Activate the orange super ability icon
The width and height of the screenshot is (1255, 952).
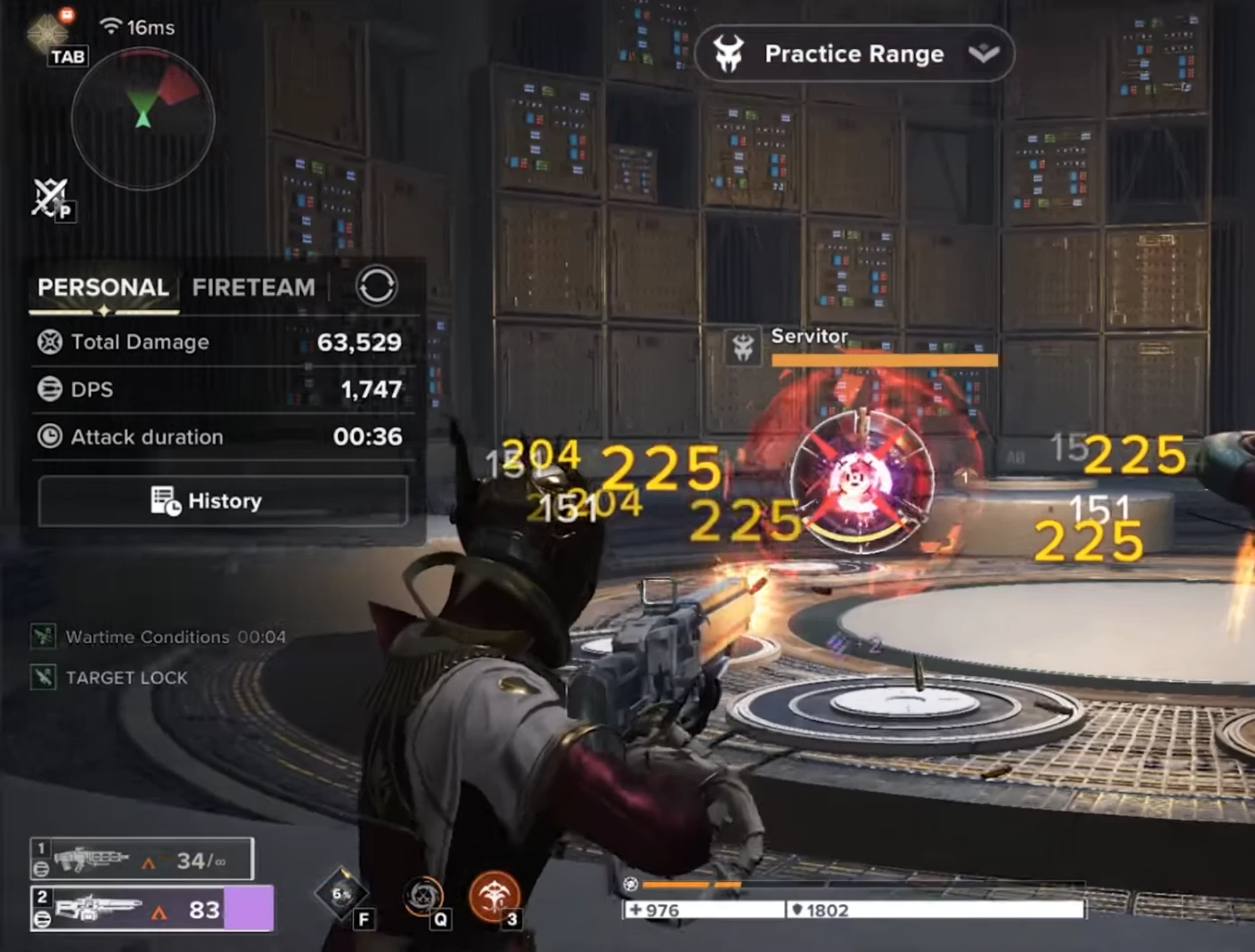pyautogui.click(x=494, y=895)
